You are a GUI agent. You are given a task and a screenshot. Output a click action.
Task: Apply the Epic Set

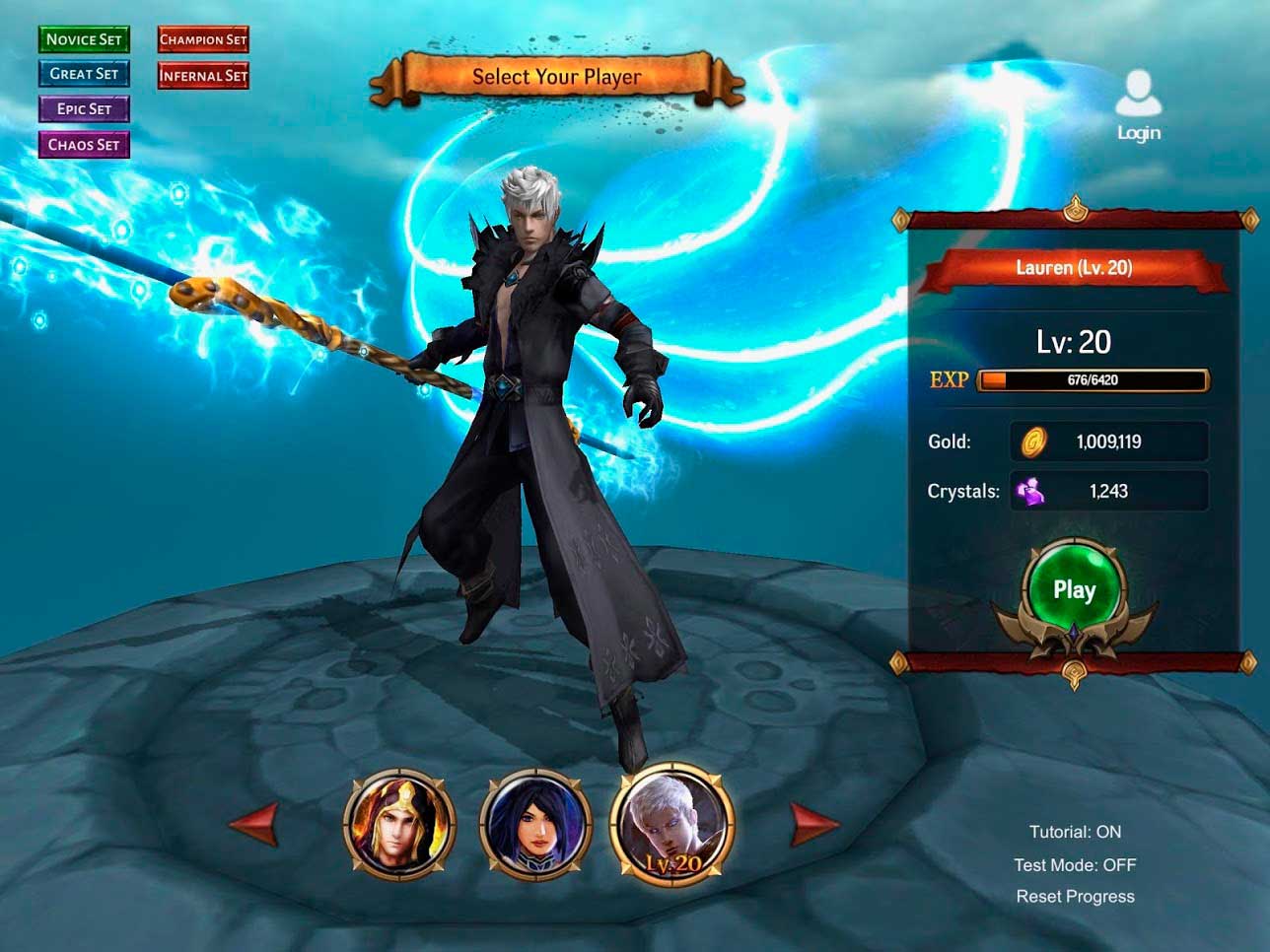84,109
